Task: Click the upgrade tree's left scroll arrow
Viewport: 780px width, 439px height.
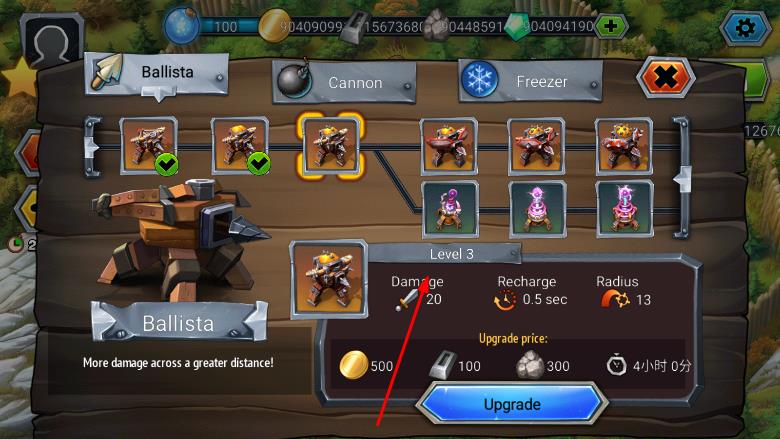Action: point(92,146)
